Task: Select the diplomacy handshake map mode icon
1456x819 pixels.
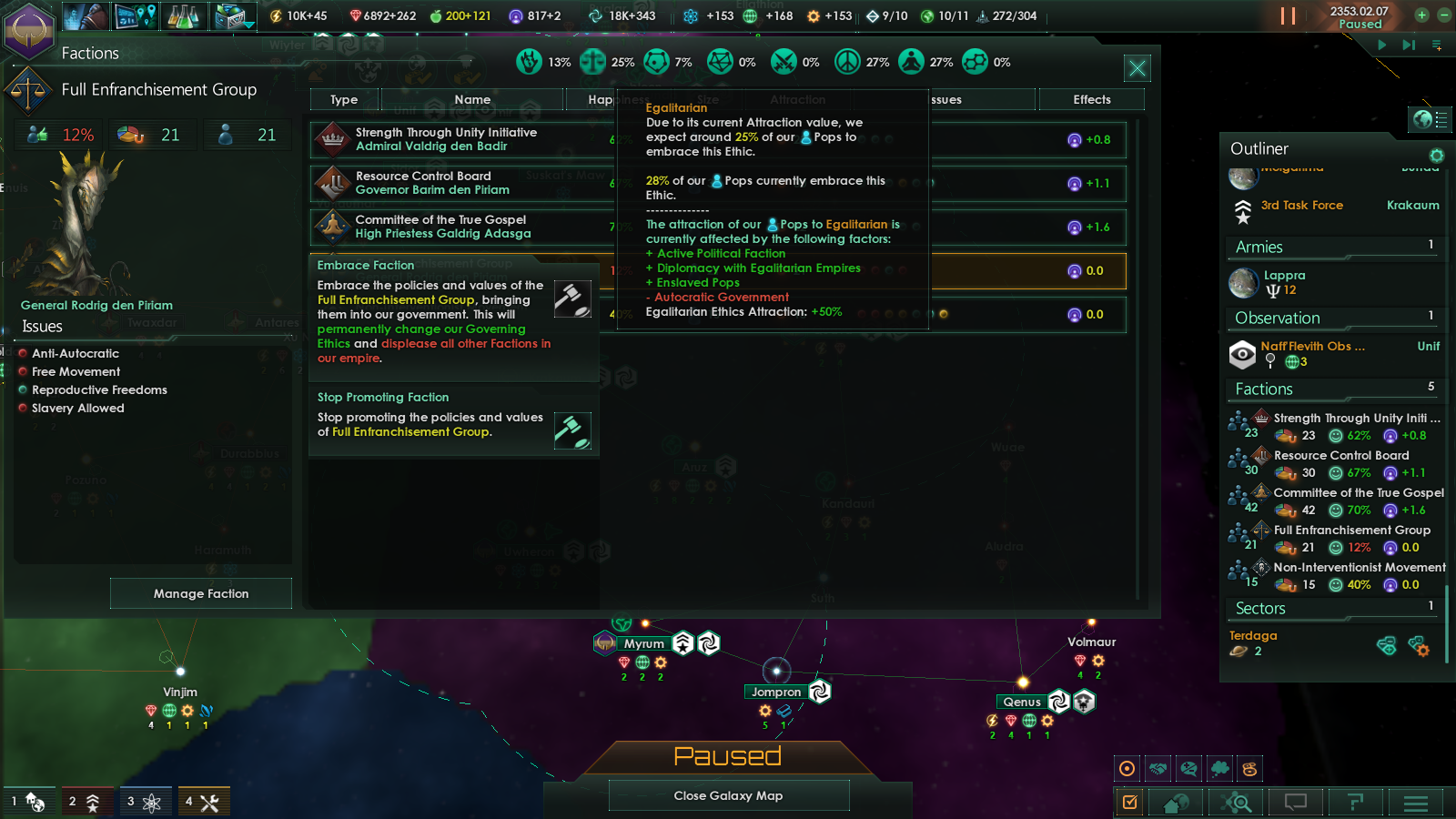Action: [x=1158, y=767]
